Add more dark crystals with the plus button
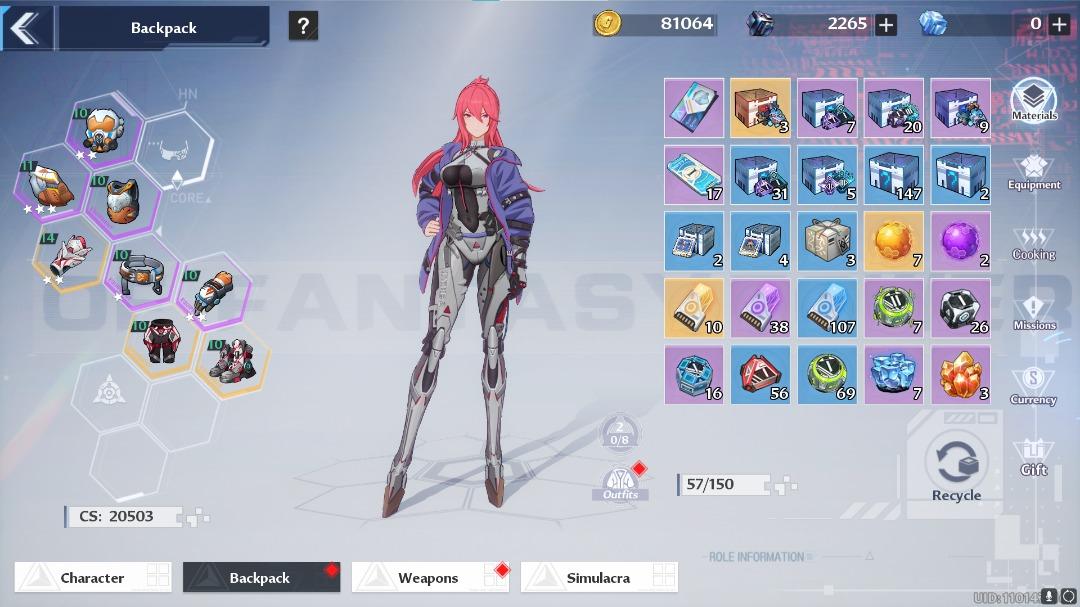This screenshot has width=1080, height=607. click(885, 25)
